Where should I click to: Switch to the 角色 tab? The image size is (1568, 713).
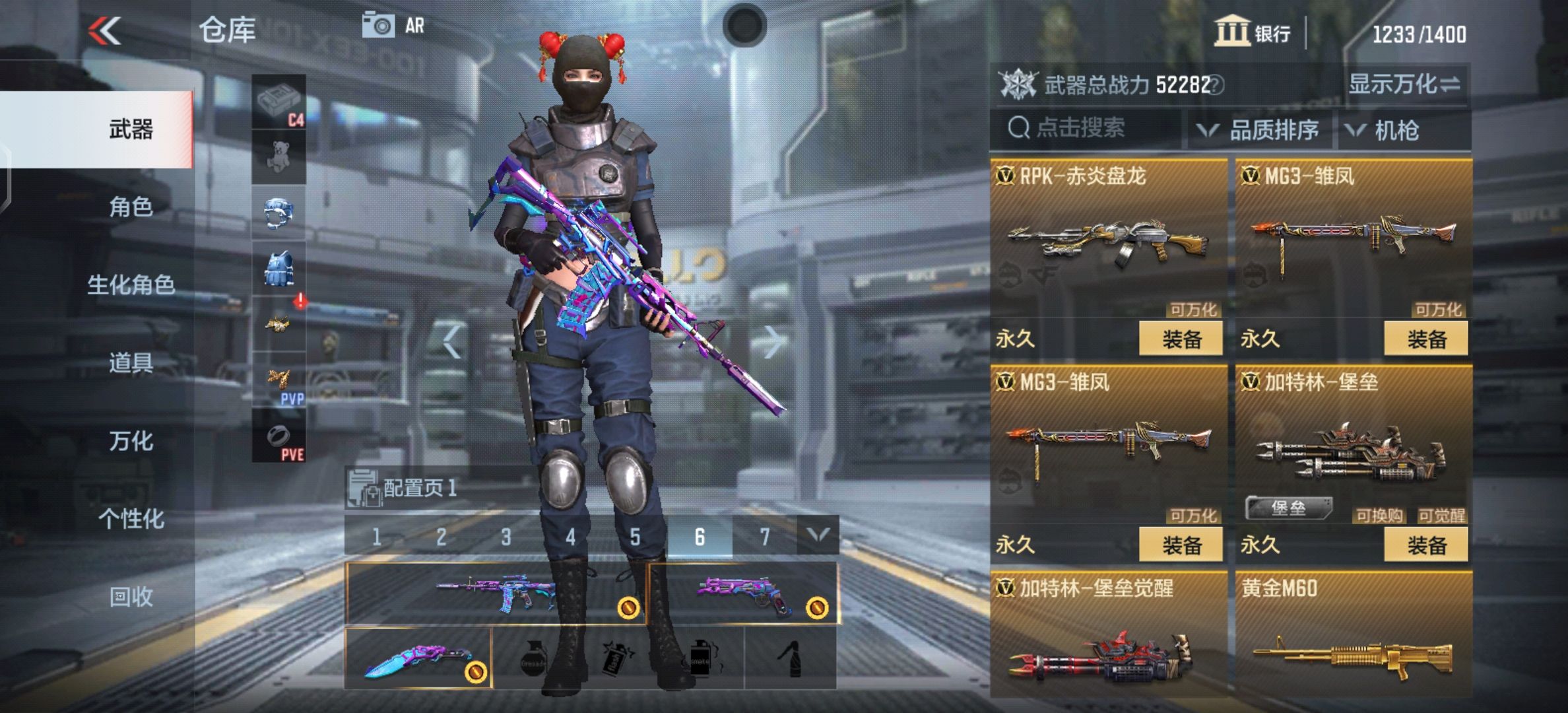pyautogui.click(x=131, y=206)
